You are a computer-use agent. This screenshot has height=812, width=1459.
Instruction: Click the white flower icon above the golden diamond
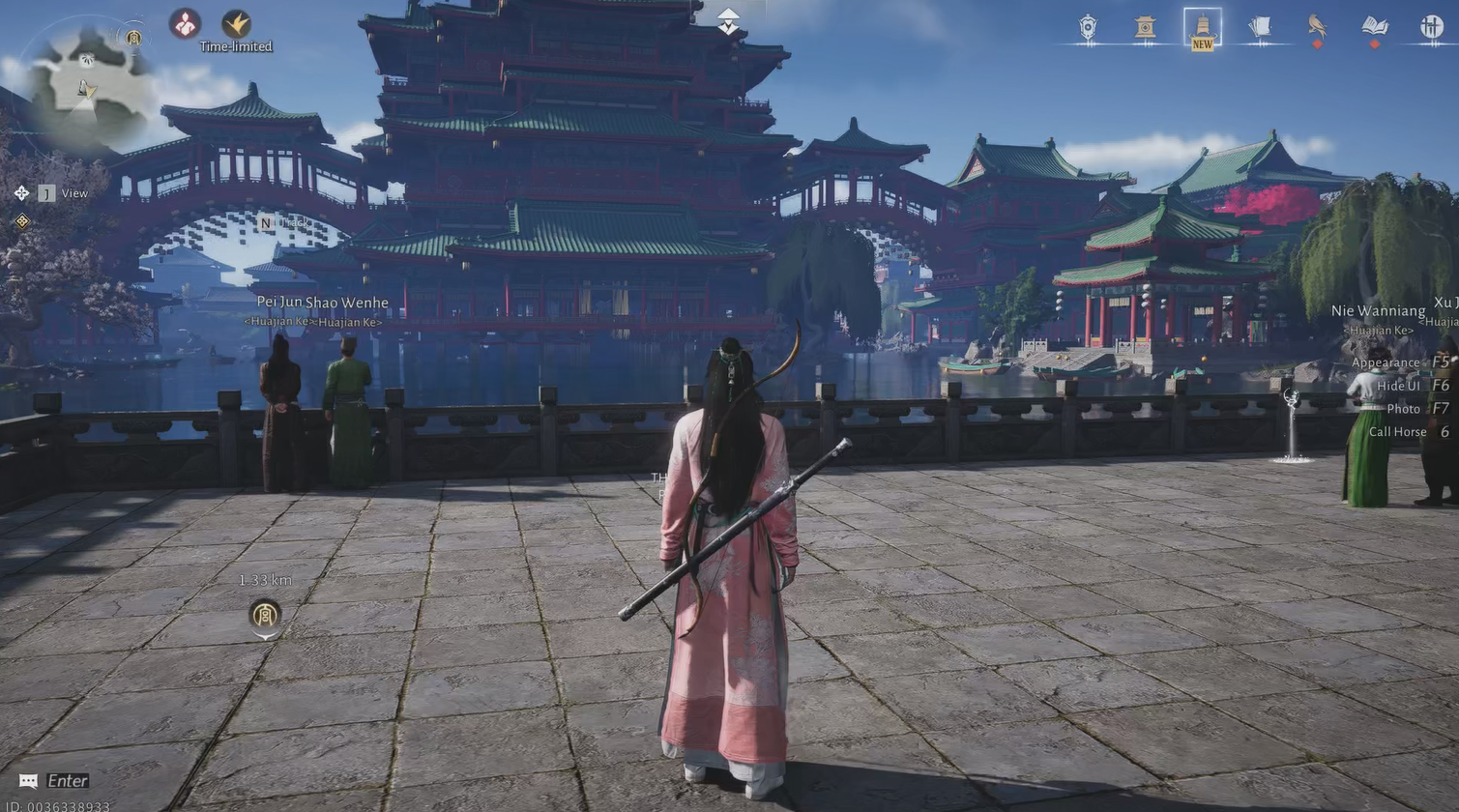[21, 192]
